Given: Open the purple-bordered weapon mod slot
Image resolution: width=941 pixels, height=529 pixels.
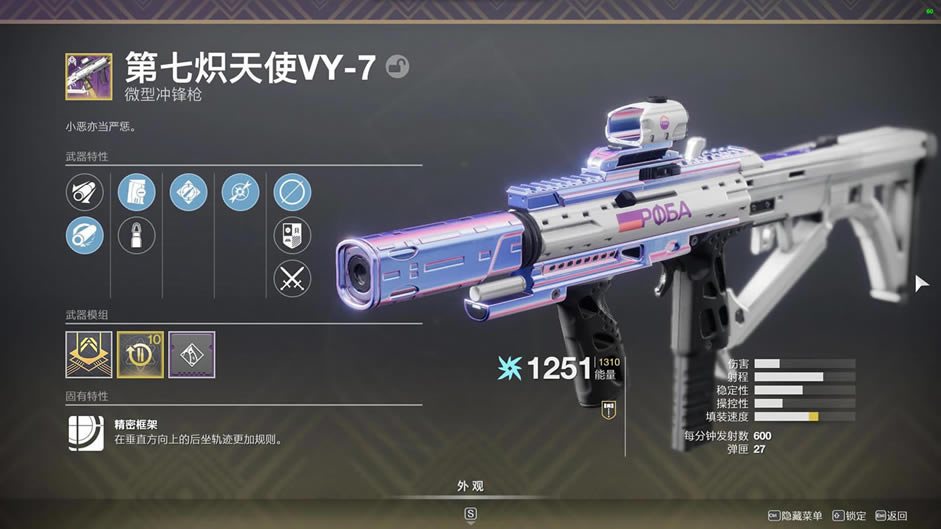Looking at the screenshot, I should click(192, 354).
